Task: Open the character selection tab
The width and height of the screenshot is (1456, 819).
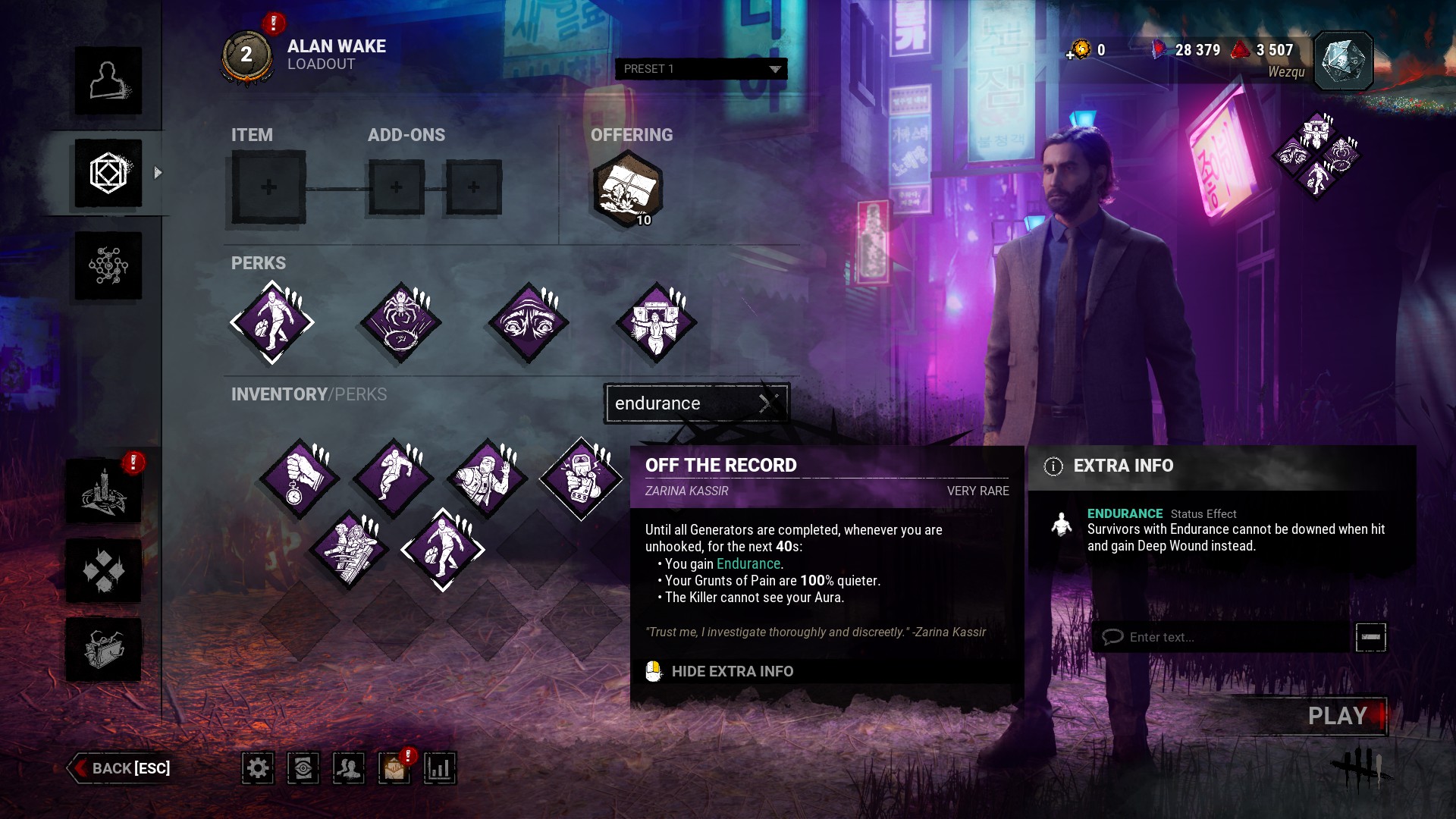Action: [108, 81]
